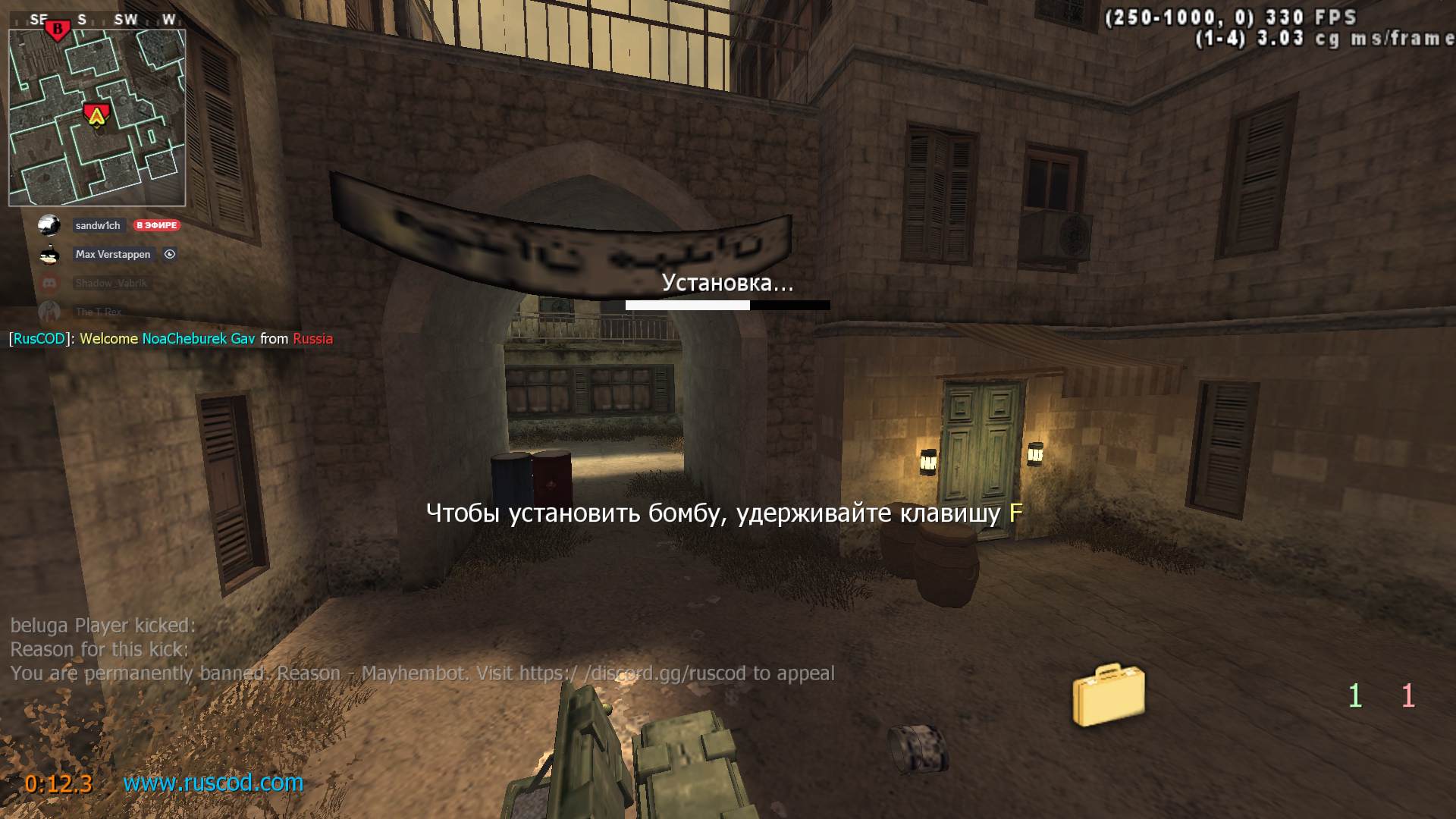
Task: Open the www.ruscod.com link
Action: pos(213,783)
